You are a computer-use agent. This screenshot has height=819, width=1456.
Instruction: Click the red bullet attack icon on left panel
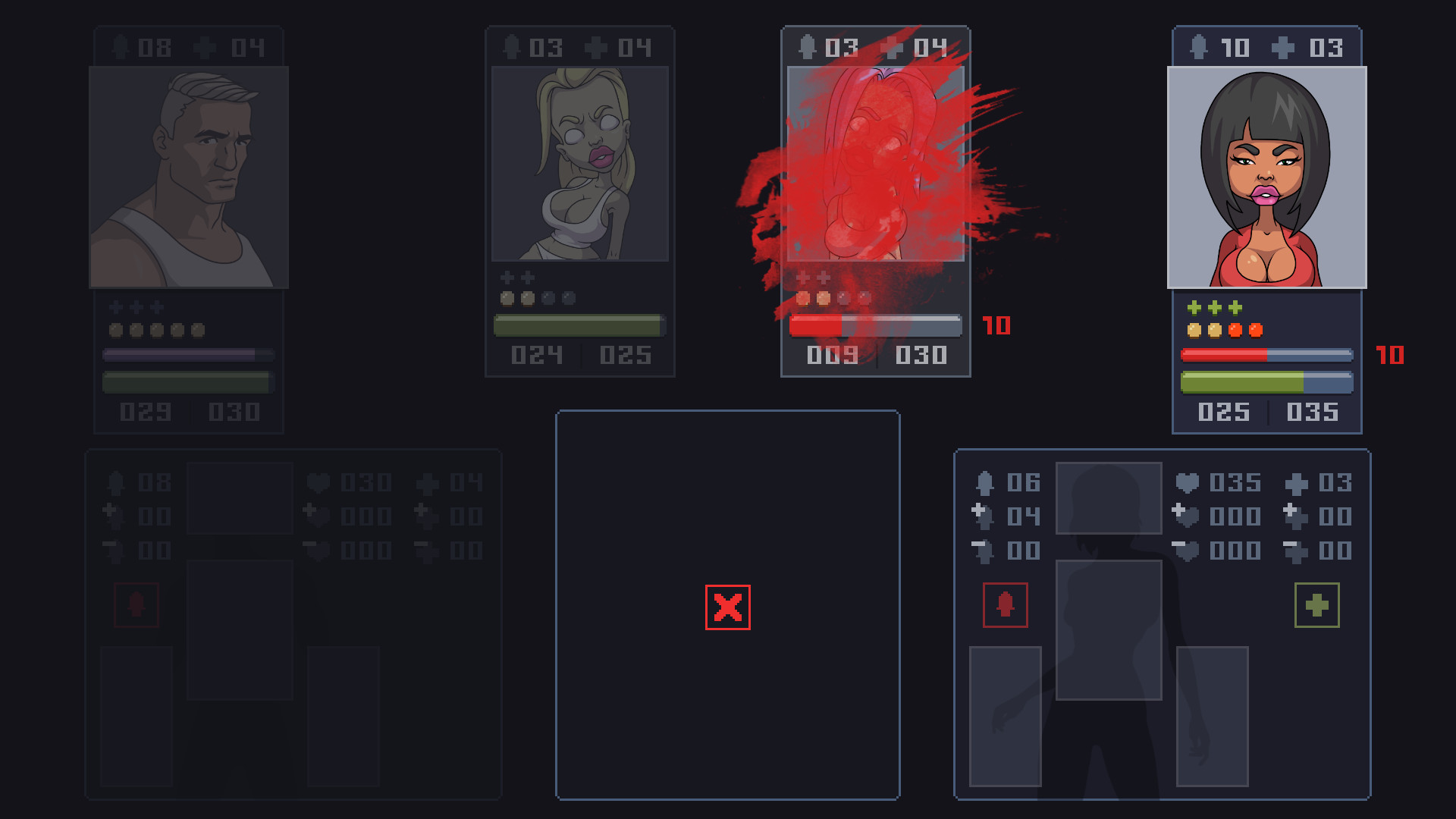136,604
